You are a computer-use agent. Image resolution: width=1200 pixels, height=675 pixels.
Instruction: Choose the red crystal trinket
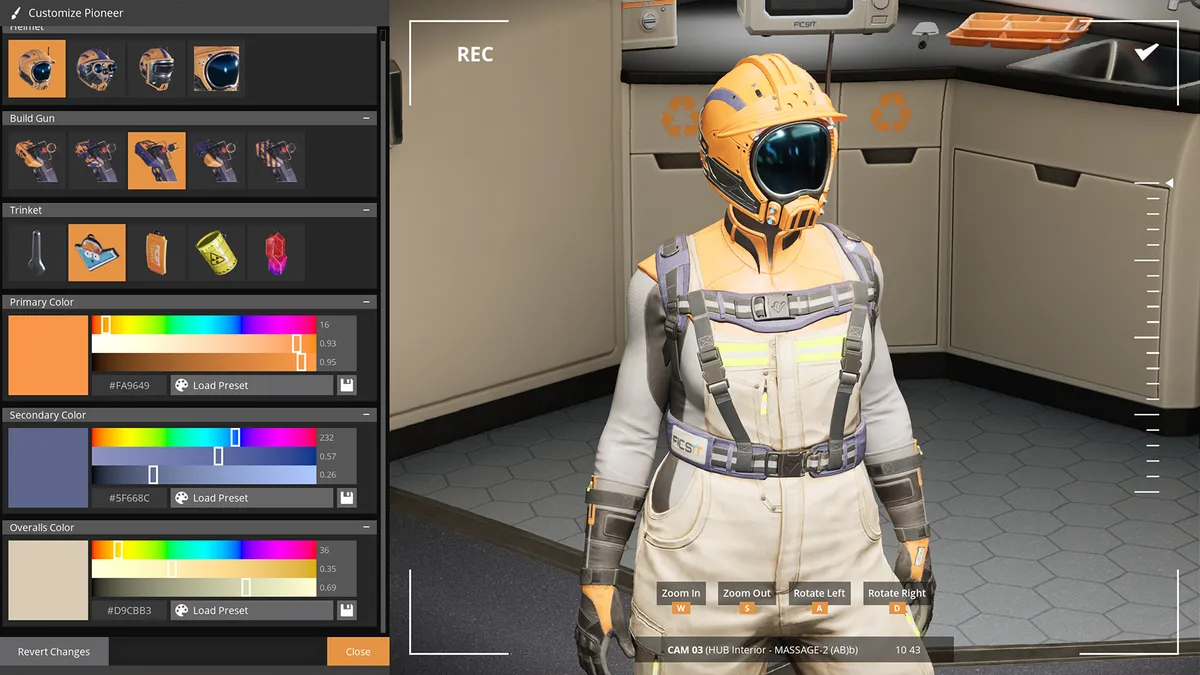(275, 252)
